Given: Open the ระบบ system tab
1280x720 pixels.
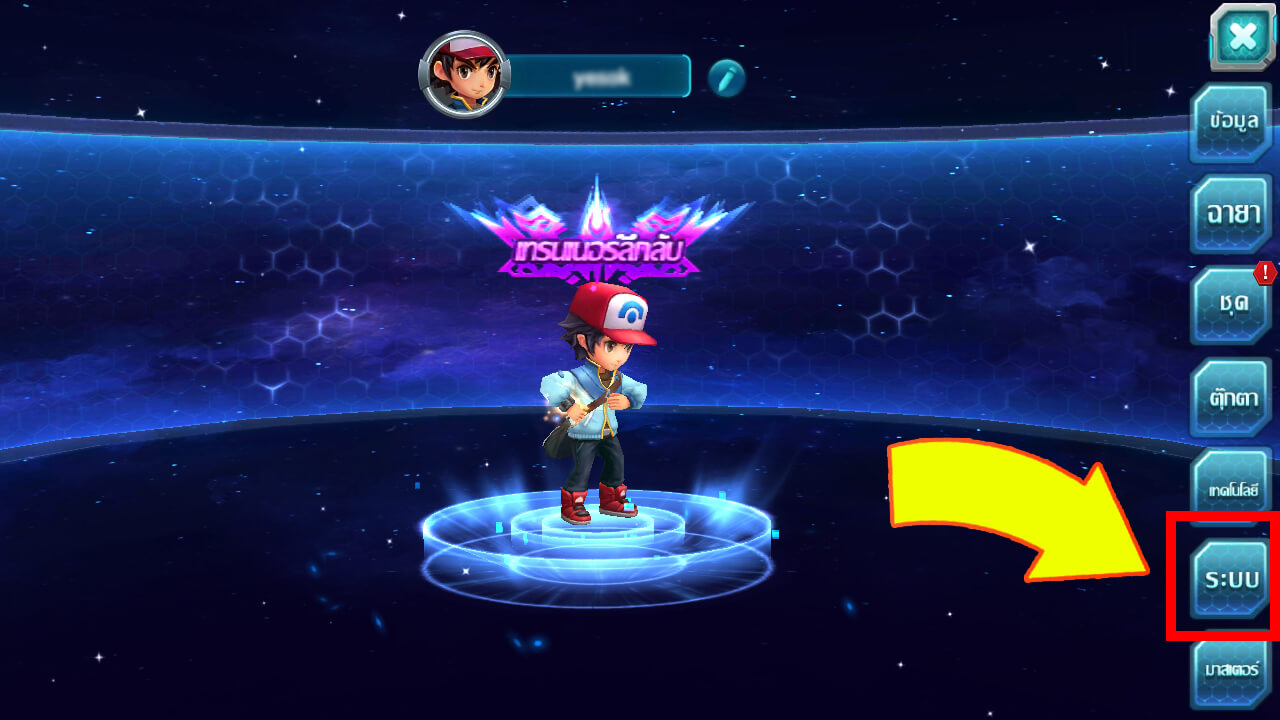Looking at the screenshot, I should pos(1232,580).
